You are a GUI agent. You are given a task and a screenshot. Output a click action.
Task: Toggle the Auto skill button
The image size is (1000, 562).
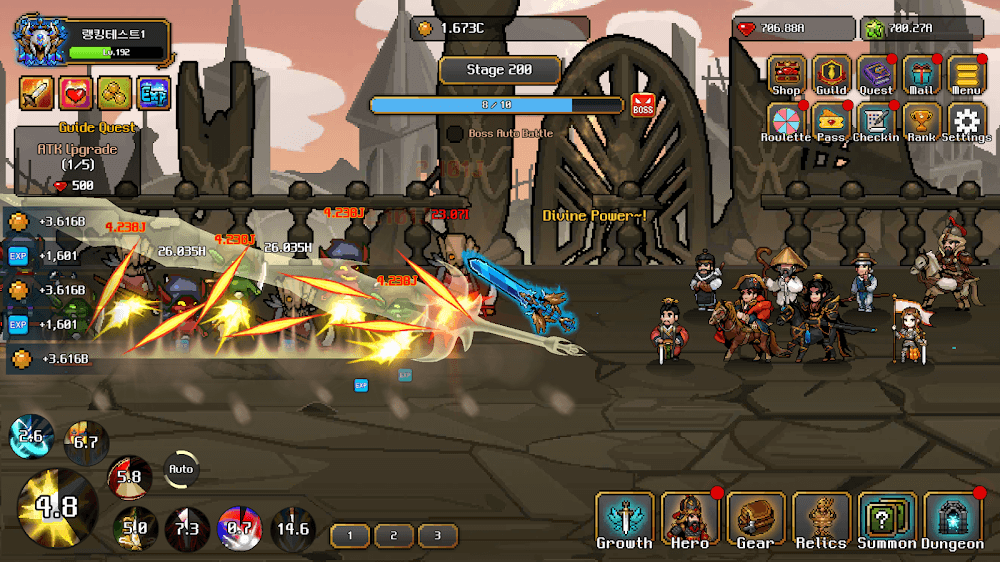(x=181, y=469)
